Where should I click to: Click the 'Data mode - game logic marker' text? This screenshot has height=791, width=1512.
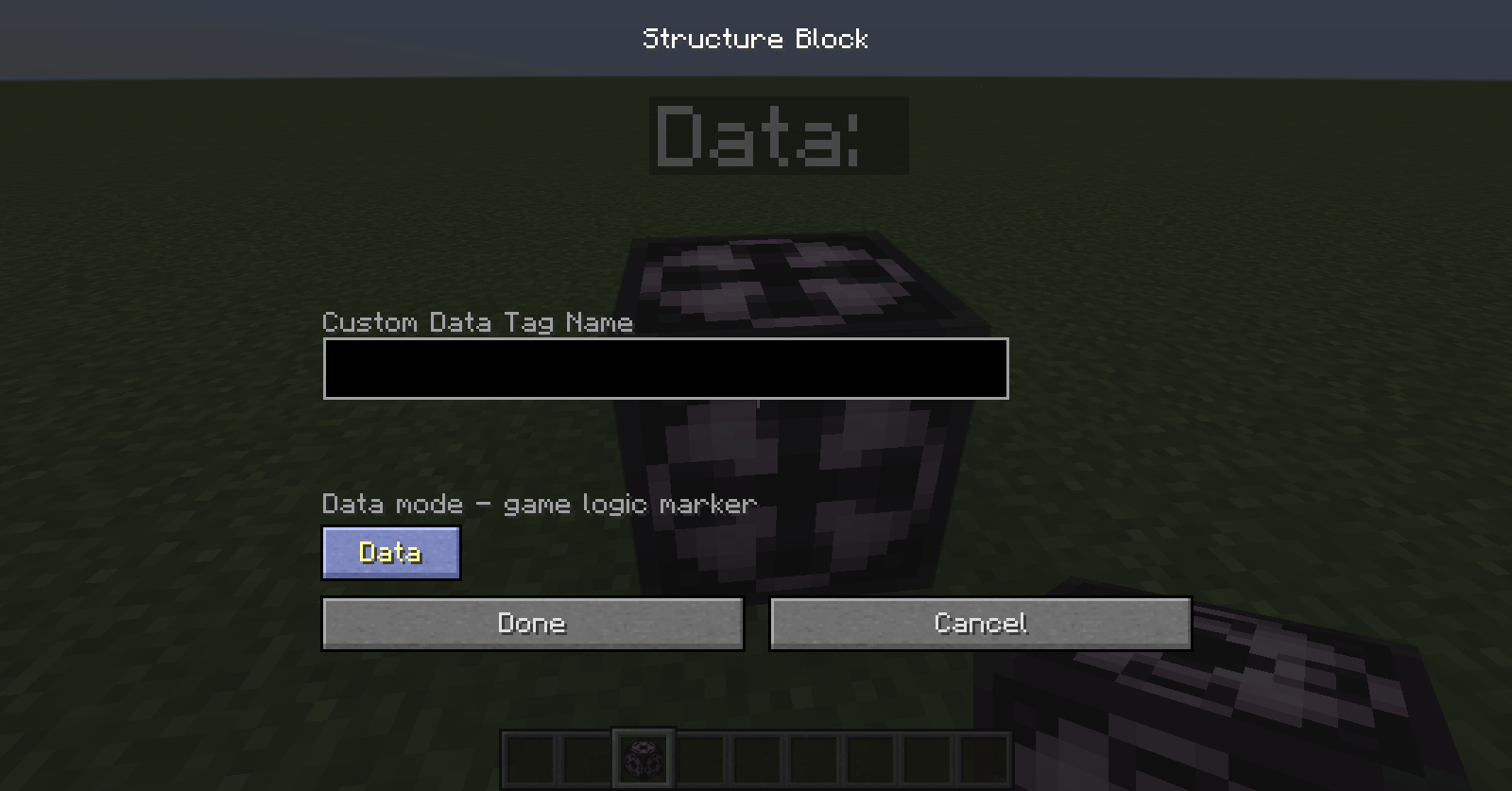pyautogui.click(x=539, y=504)
